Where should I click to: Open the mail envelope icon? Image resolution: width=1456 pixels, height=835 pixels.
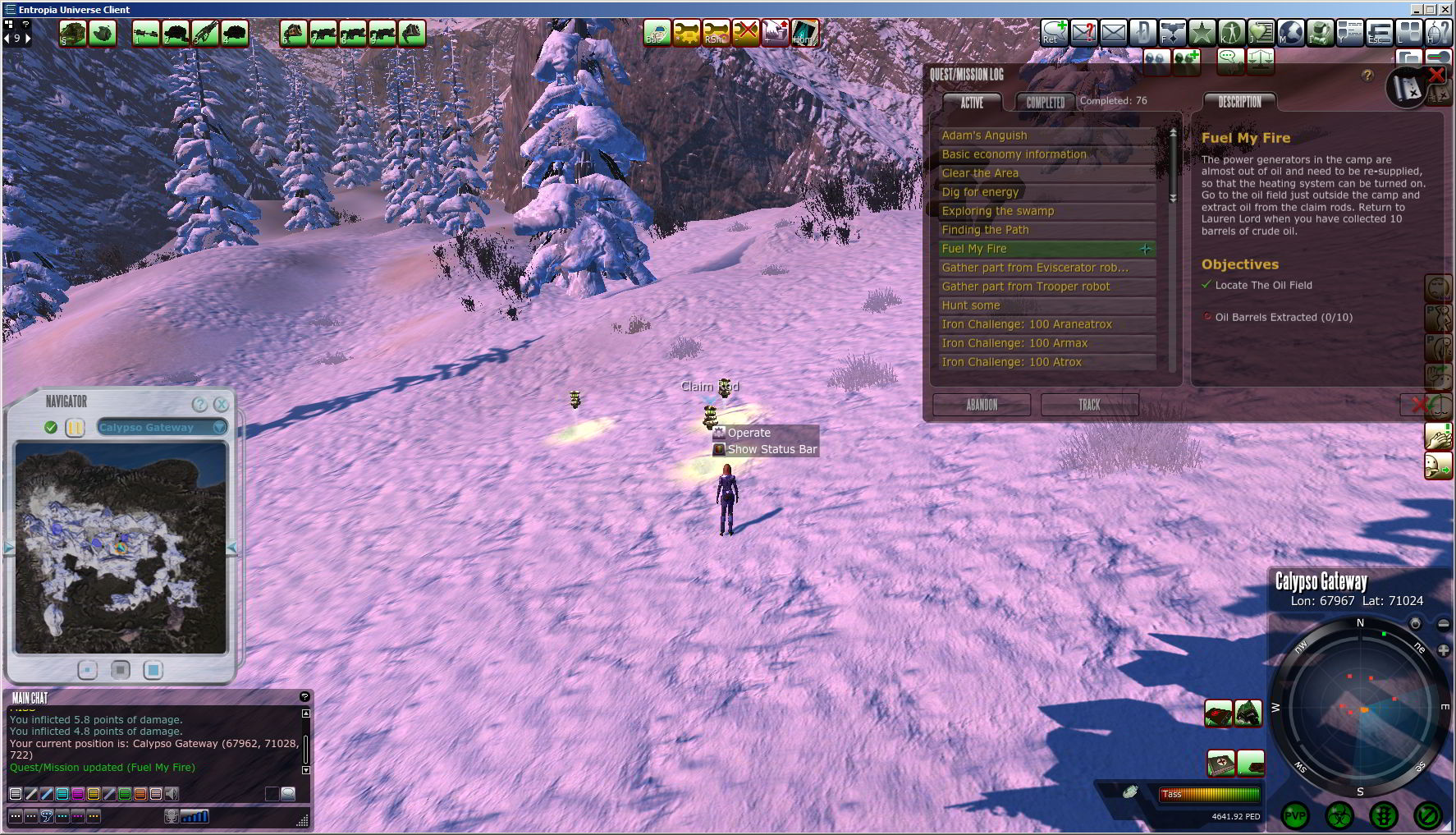[x=1113, y=33]
